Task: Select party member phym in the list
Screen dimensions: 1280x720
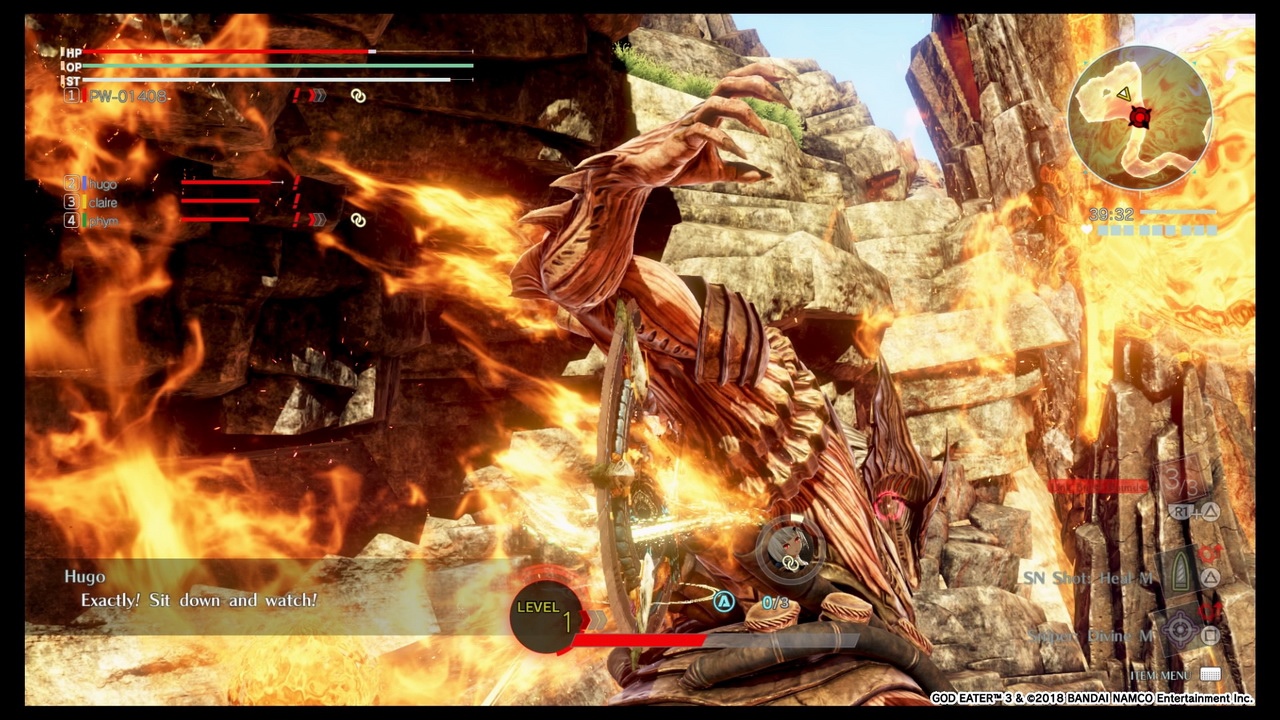Action: [103, 221]
